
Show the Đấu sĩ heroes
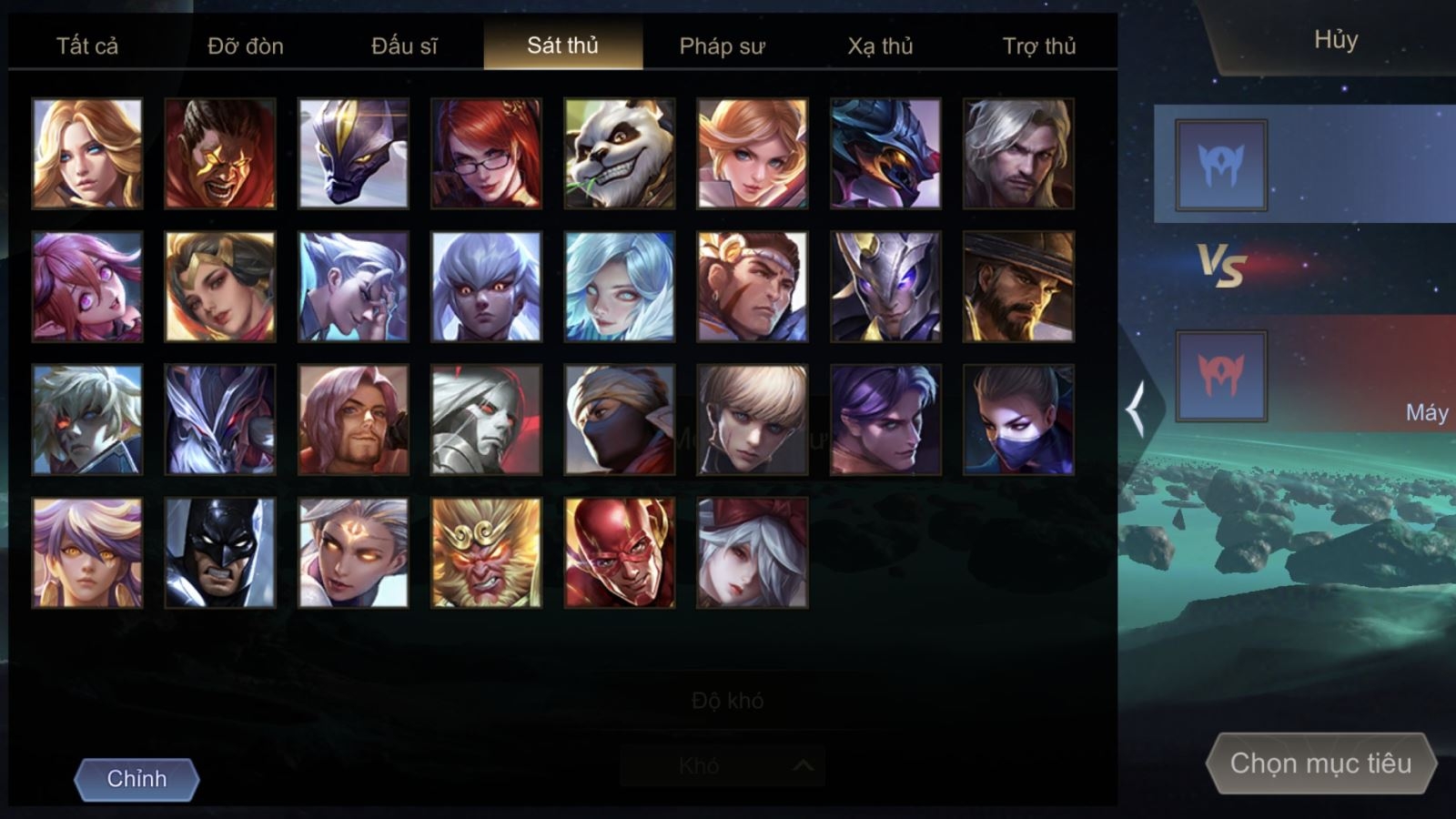(x=404, y=45)
